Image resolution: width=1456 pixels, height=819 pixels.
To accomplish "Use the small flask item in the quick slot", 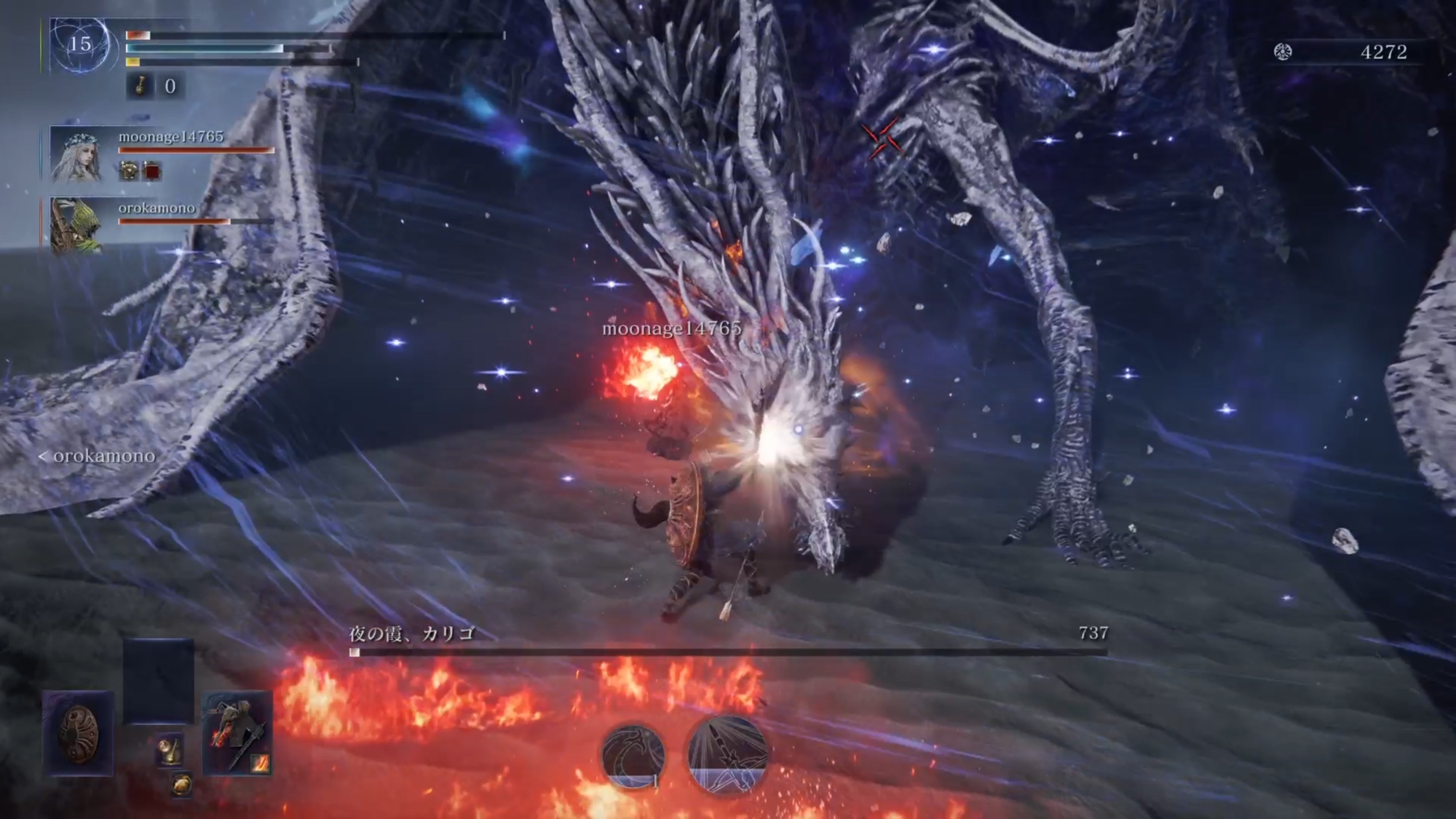I will pyautogui.click(x=170, y=751).
